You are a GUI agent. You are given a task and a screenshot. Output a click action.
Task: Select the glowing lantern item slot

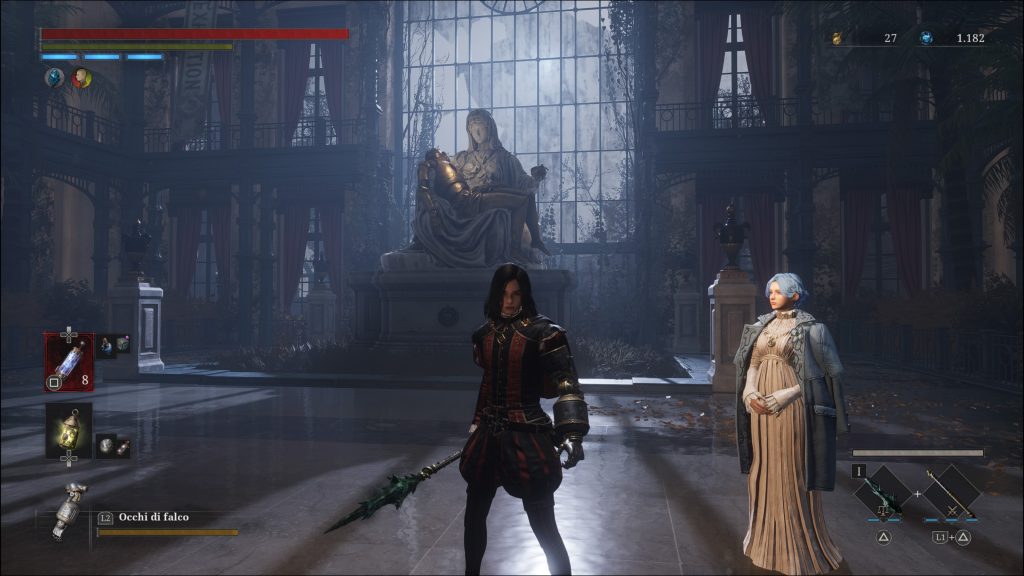tap(69, 428)
